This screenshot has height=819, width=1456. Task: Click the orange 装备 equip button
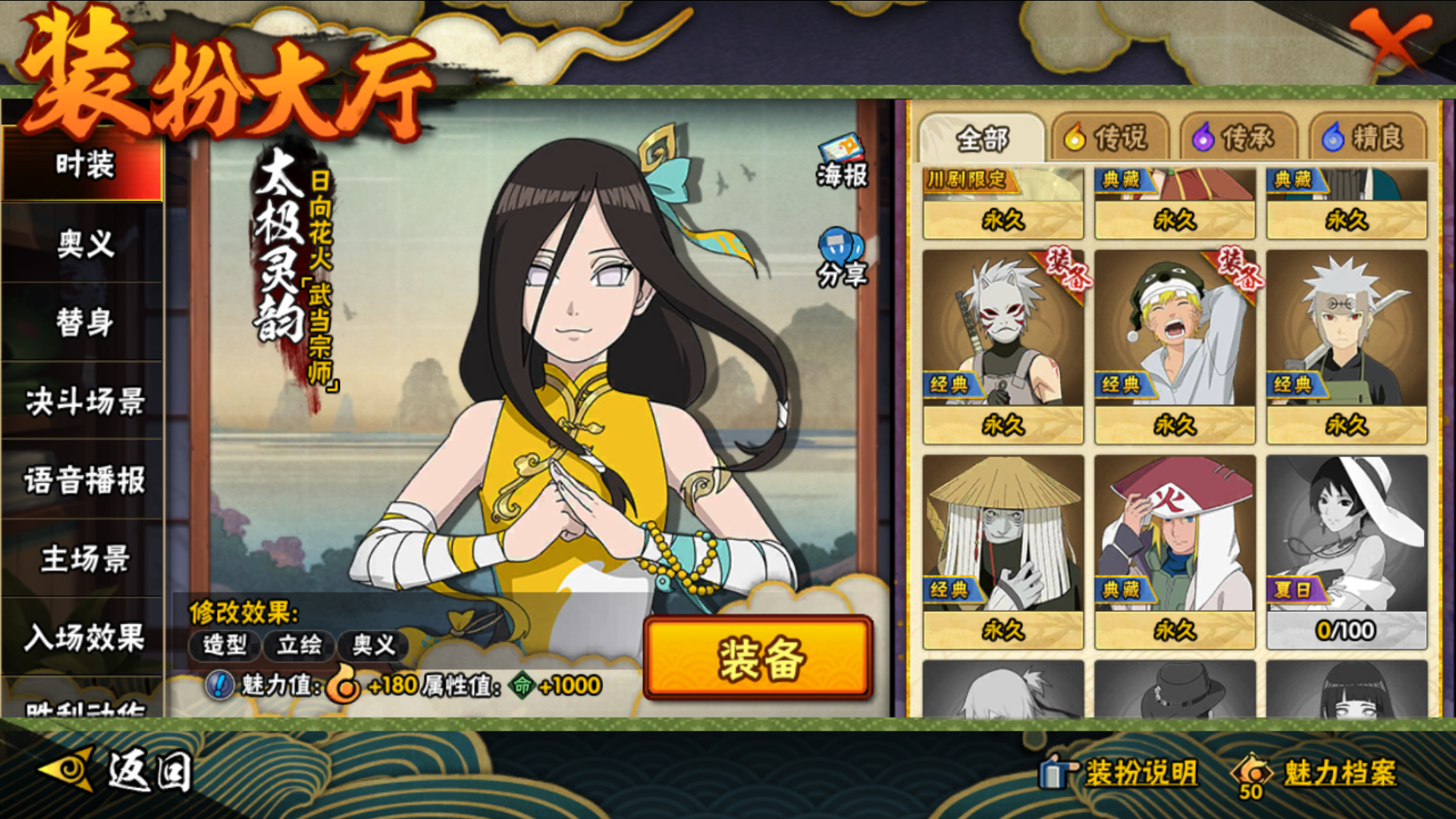tap(758, 657)
